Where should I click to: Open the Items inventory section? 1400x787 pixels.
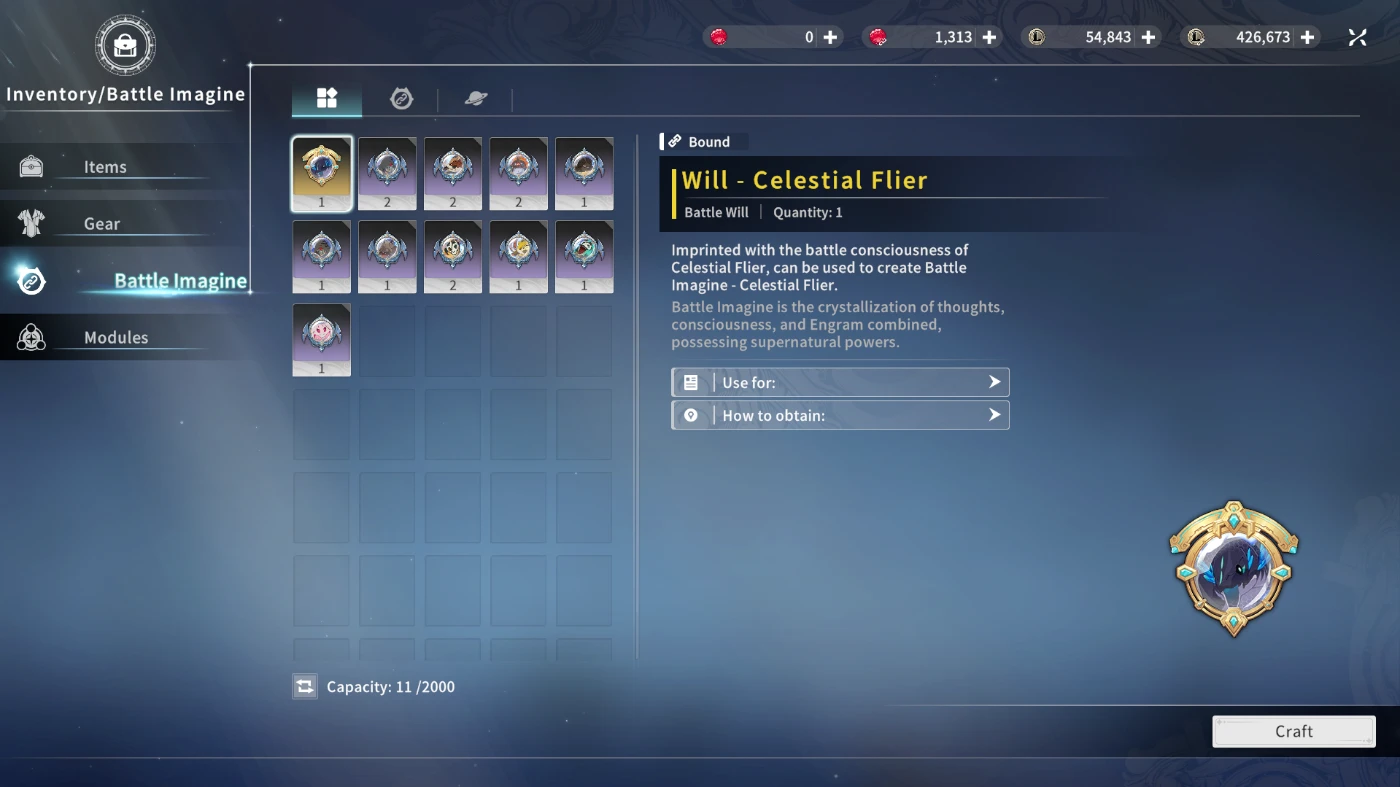click(x=105, y=167)
